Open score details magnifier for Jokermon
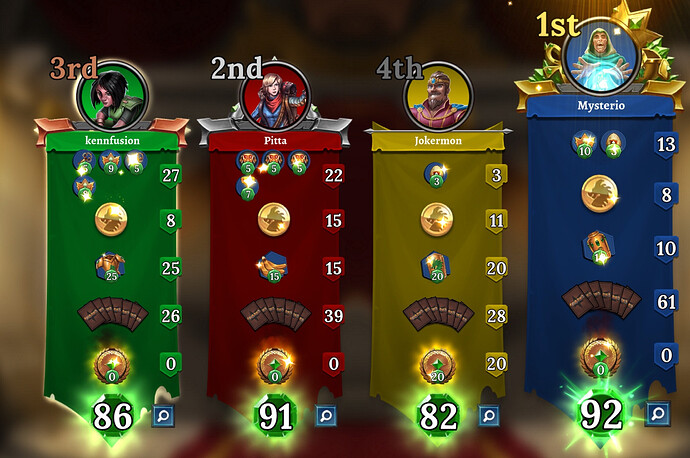 pos(490,414)
